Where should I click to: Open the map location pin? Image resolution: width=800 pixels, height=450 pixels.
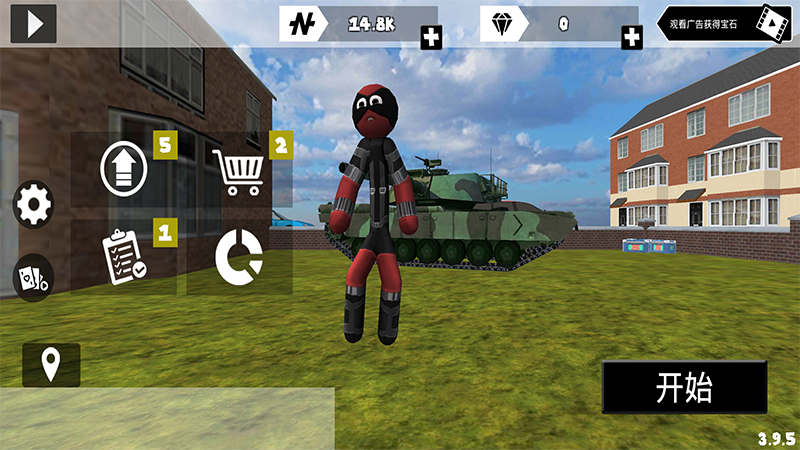coord(51,365)
